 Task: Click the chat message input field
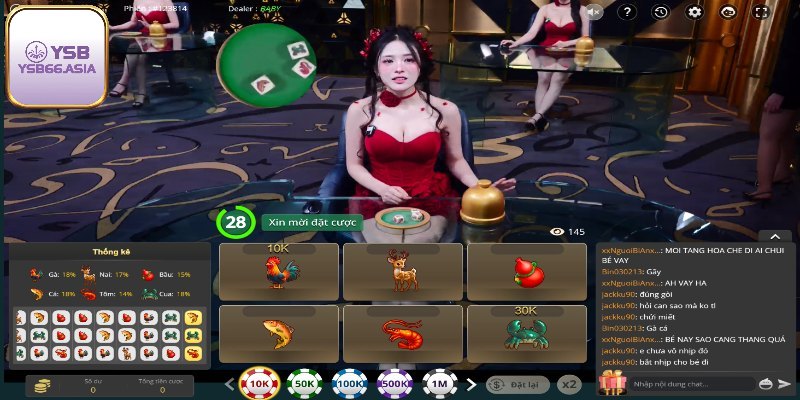(690, 383)
